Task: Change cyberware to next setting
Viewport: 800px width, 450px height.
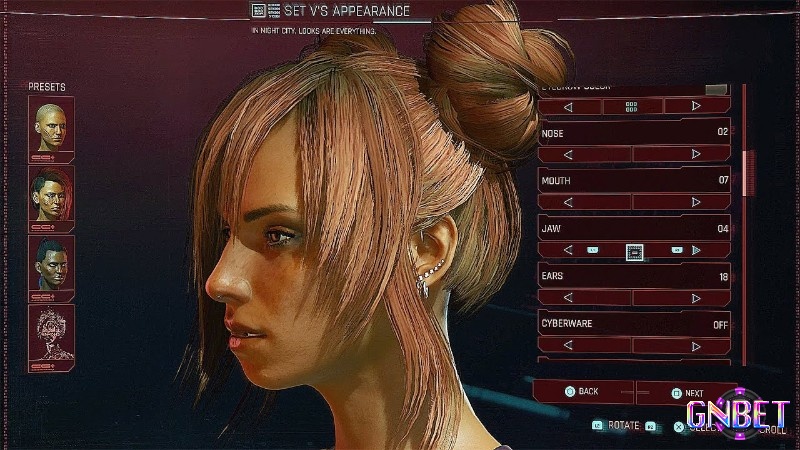Action: coord(696,345)
